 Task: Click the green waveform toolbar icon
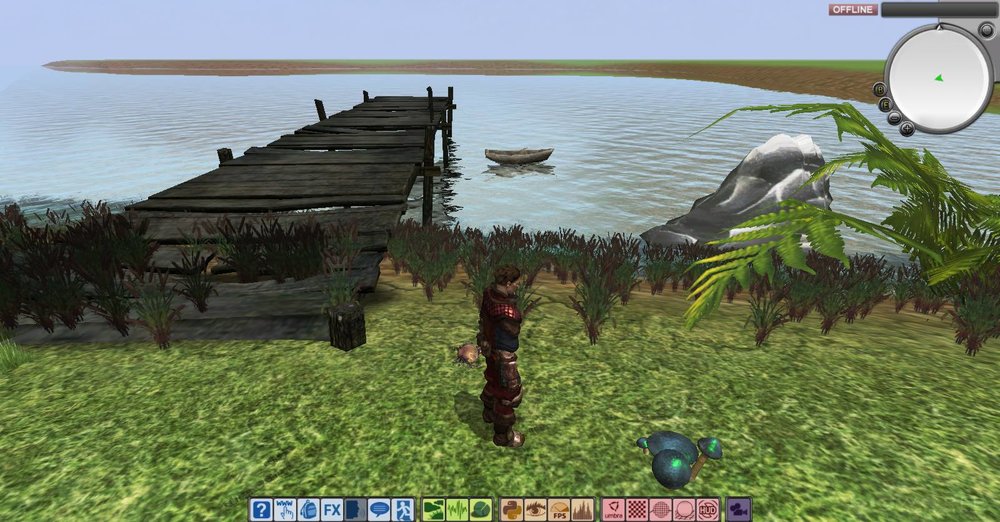click(x=457, y=510)
